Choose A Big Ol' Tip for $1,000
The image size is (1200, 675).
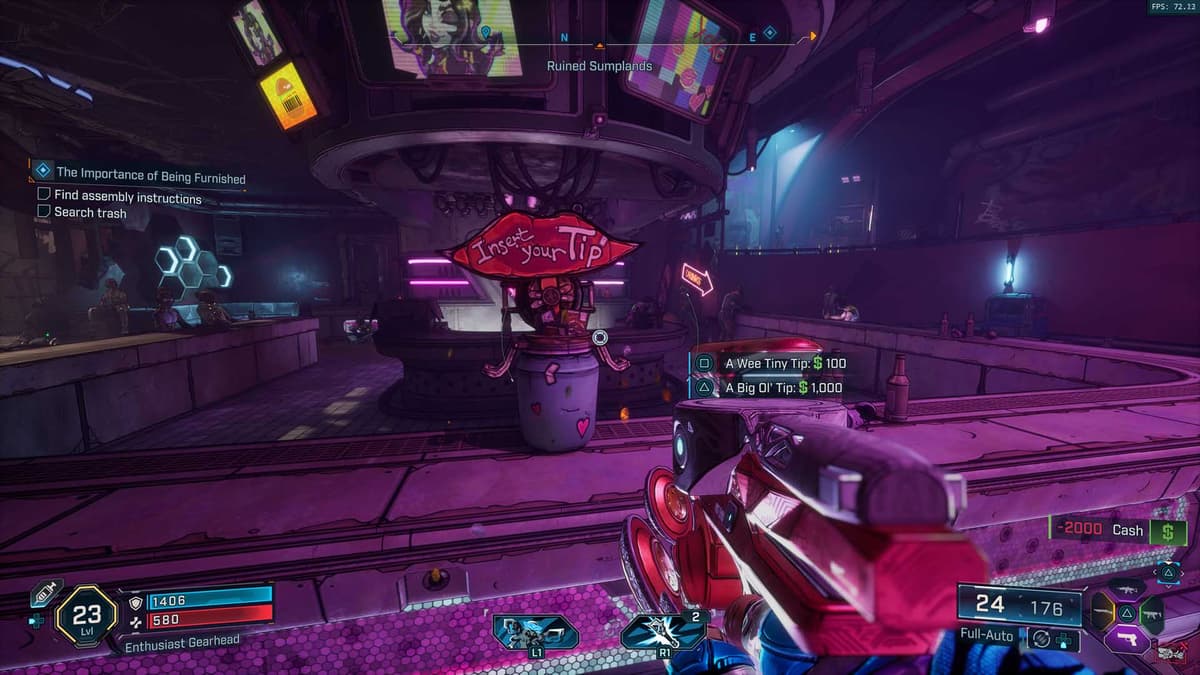pos(772,387)
